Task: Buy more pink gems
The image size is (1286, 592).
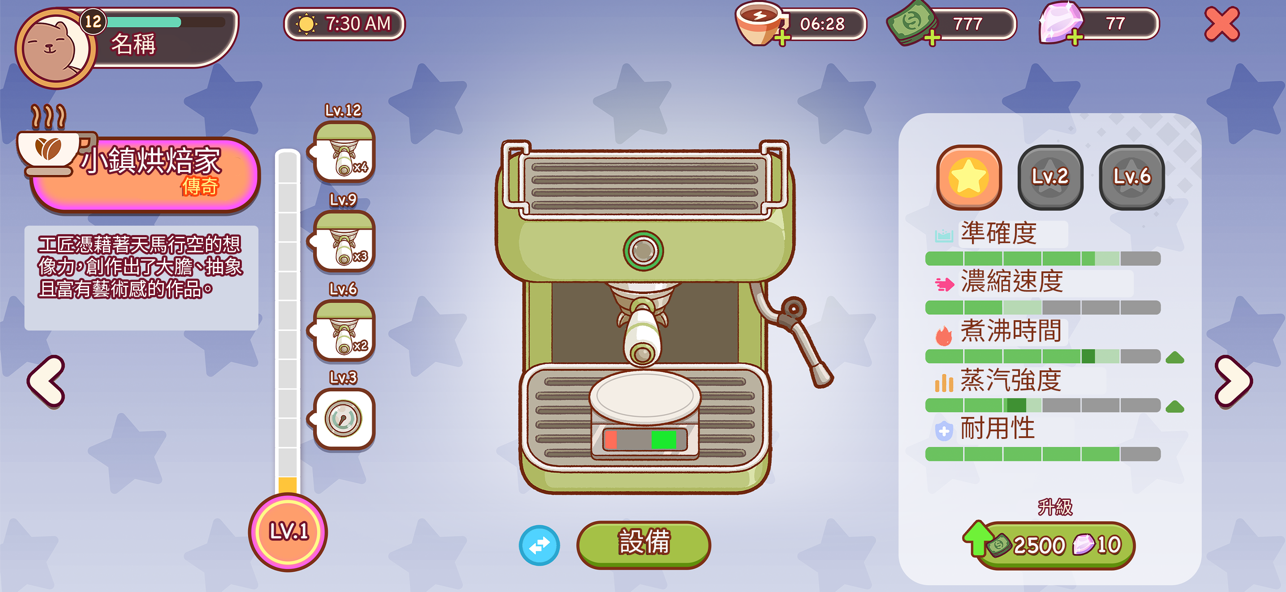Action: (x=1074, y=38)
